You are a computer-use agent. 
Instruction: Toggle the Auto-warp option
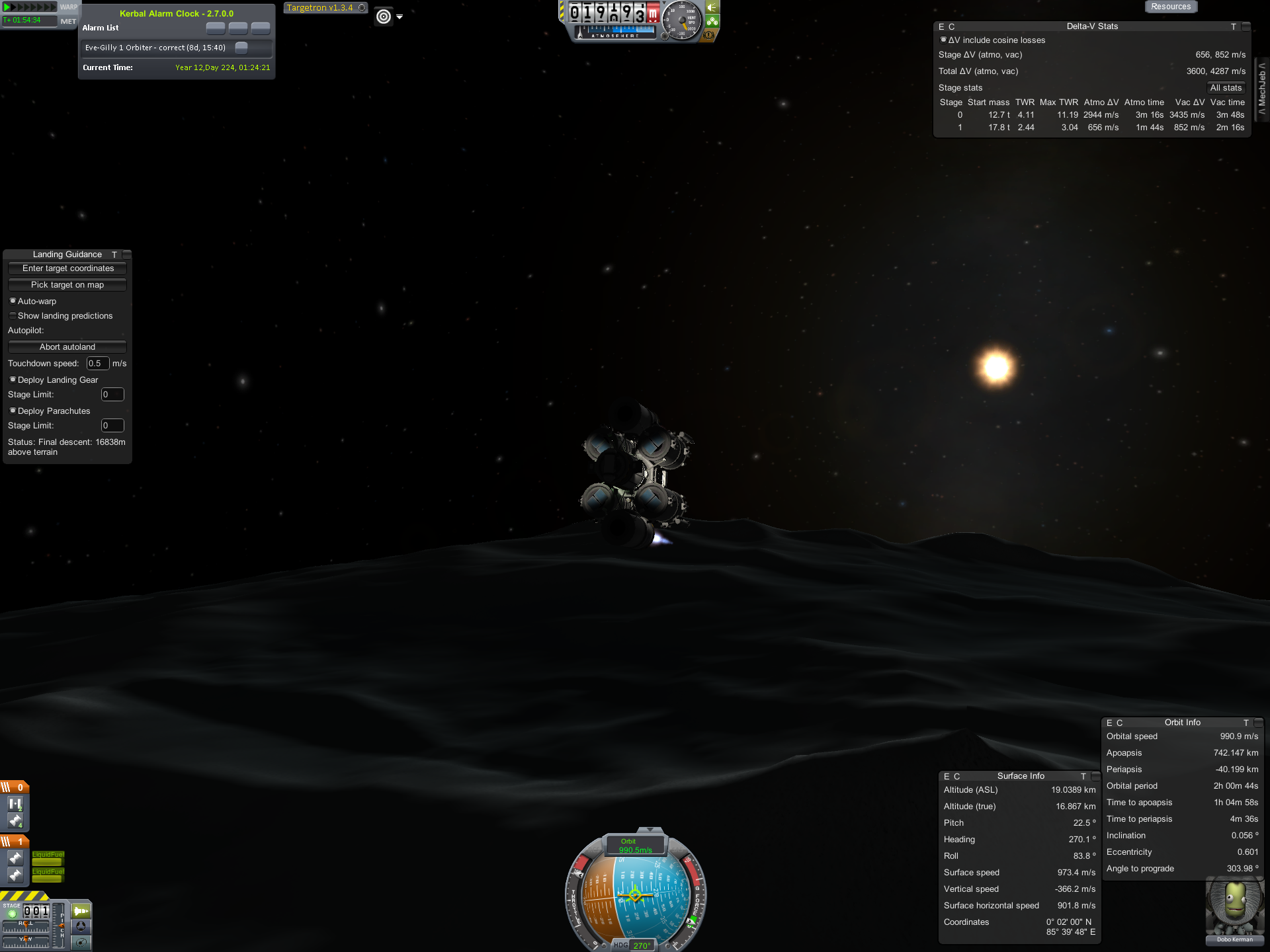click(13, 301)
